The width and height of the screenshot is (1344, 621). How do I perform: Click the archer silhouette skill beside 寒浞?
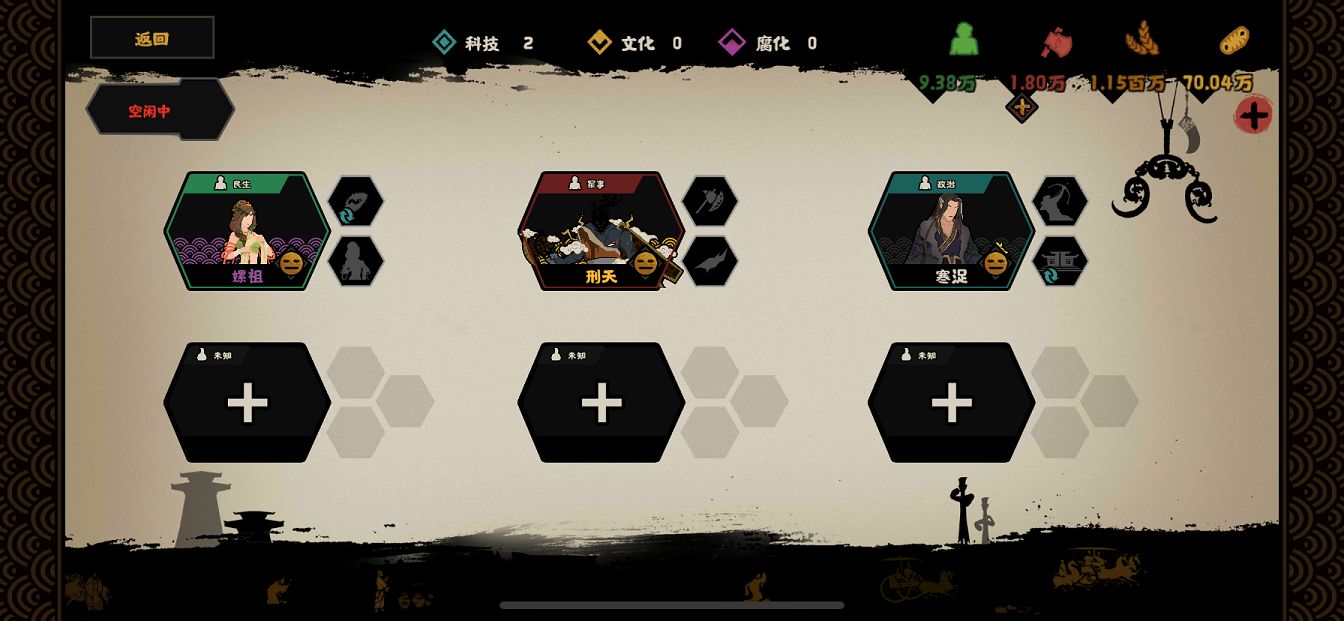point(1060,201)
